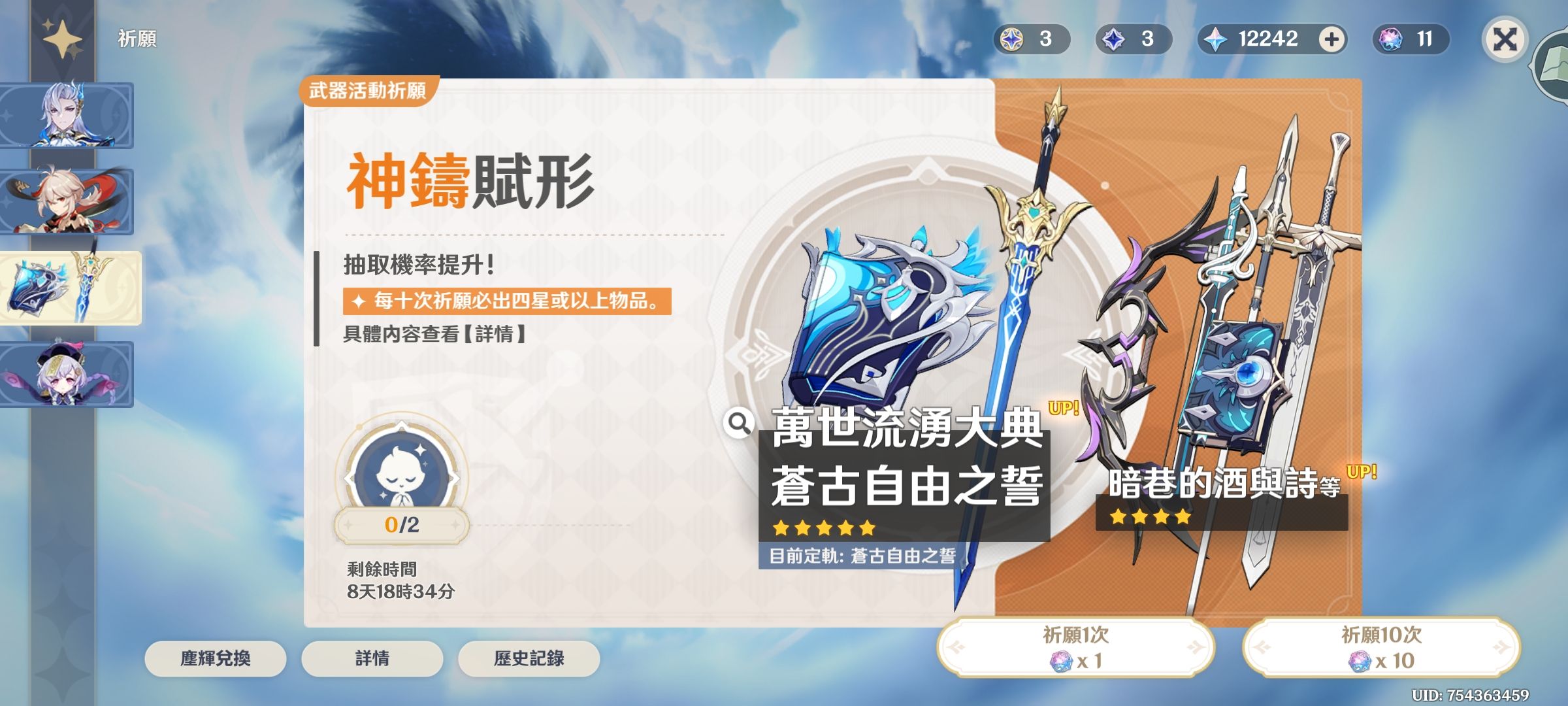Select the standard wish banner at the bottom left

pyautogui.click(x=67, y=375)
